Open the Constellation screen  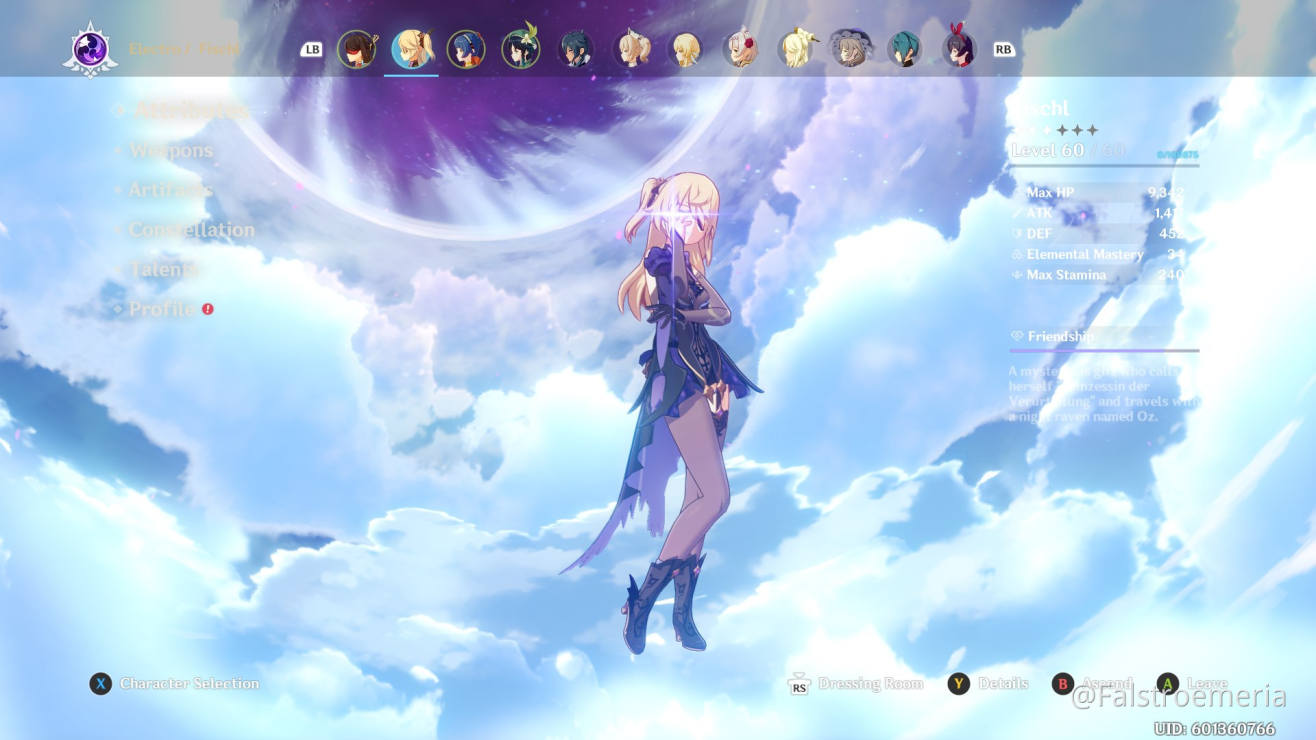[x=192, y=230]
